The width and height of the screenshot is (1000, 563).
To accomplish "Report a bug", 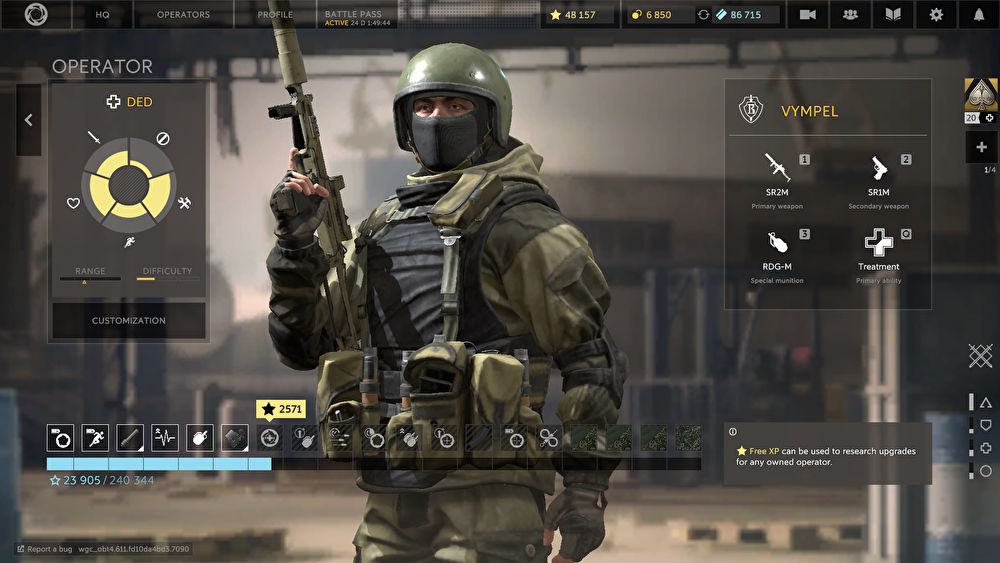I will pos(46,549).
